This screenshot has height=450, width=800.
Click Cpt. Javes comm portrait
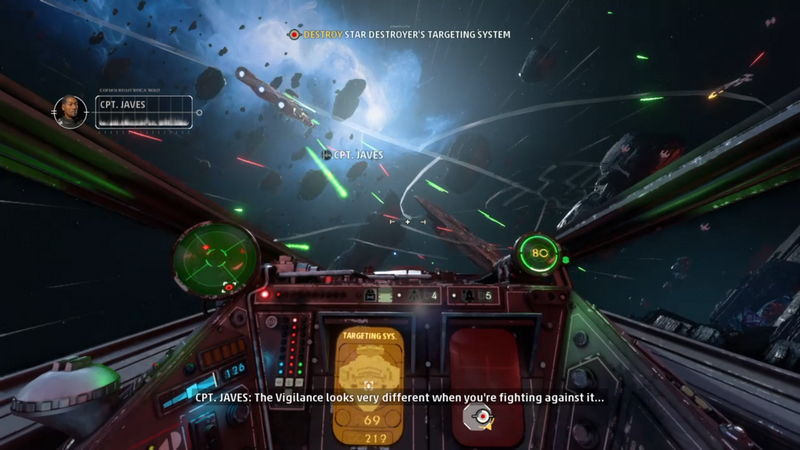pos(70,111)
